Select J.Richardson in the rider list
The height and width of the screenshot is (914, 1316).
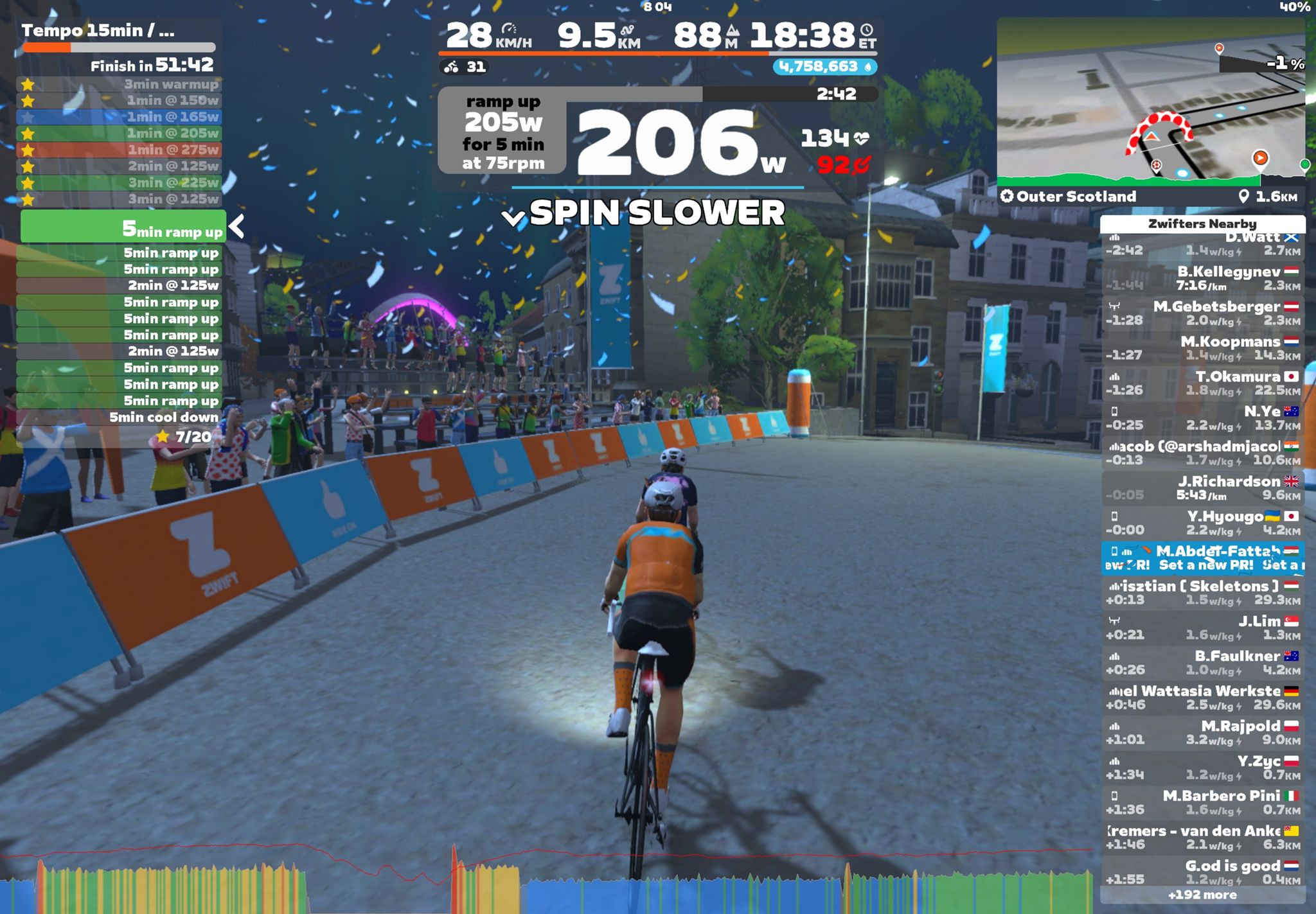[x=1202, y=488]
